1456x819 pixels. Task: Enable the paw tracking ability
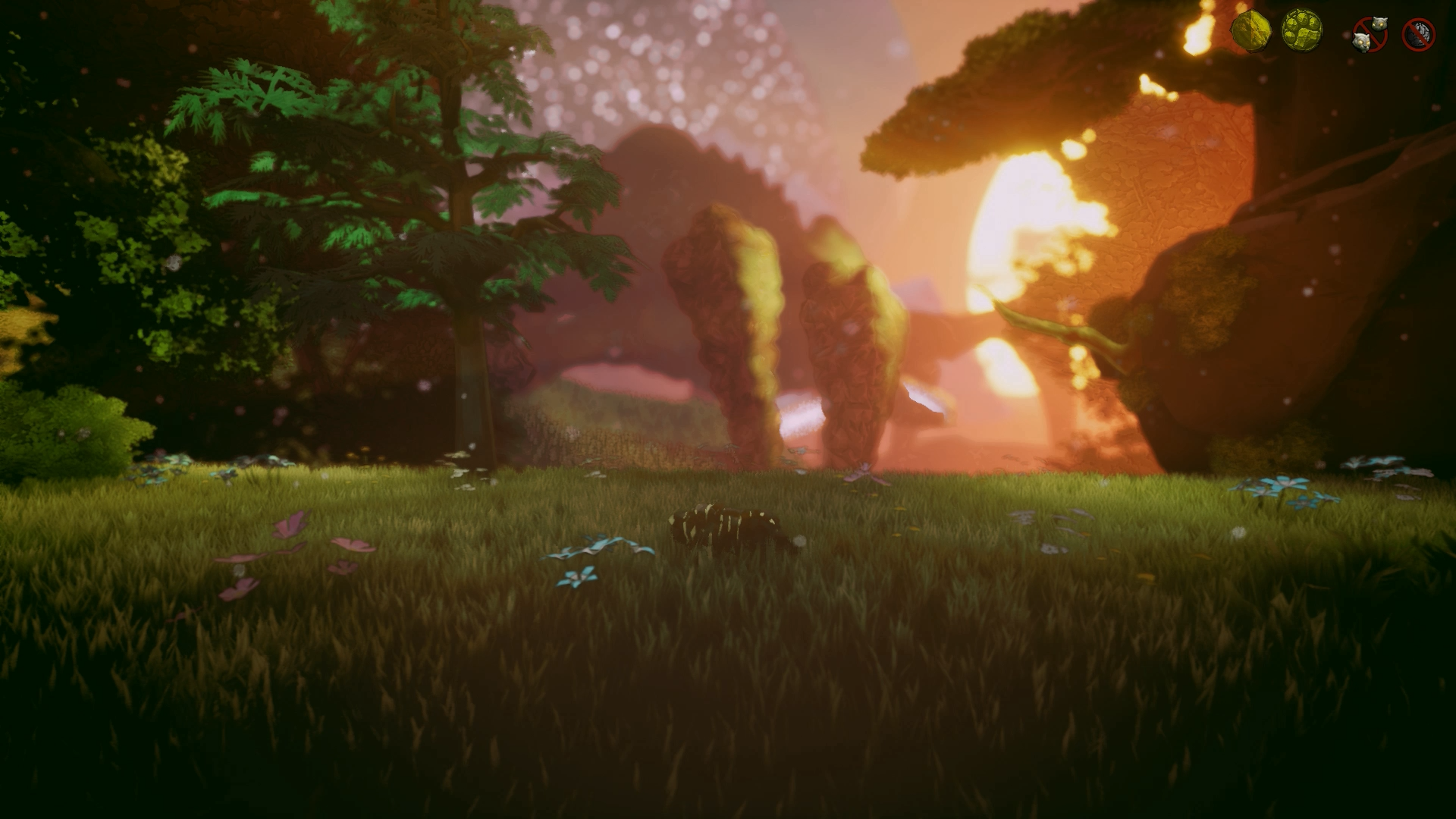(1302, 30)
